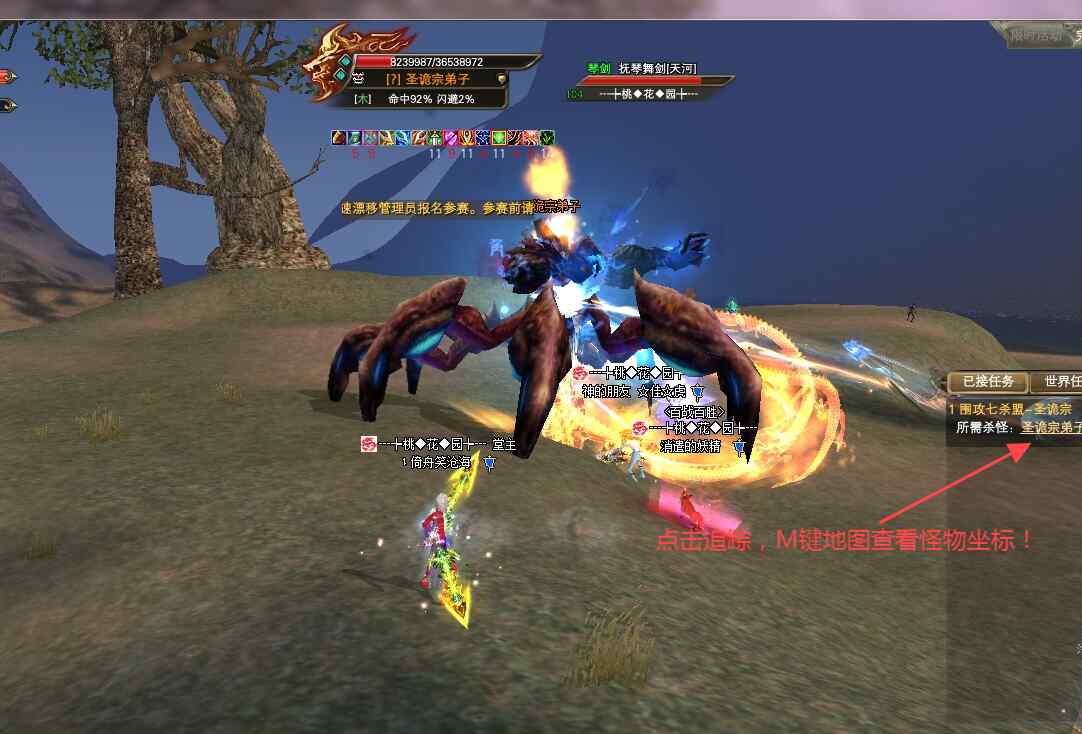Inspect the last green debuff icon
The image size is (1082, 734).
click(547, 138)
